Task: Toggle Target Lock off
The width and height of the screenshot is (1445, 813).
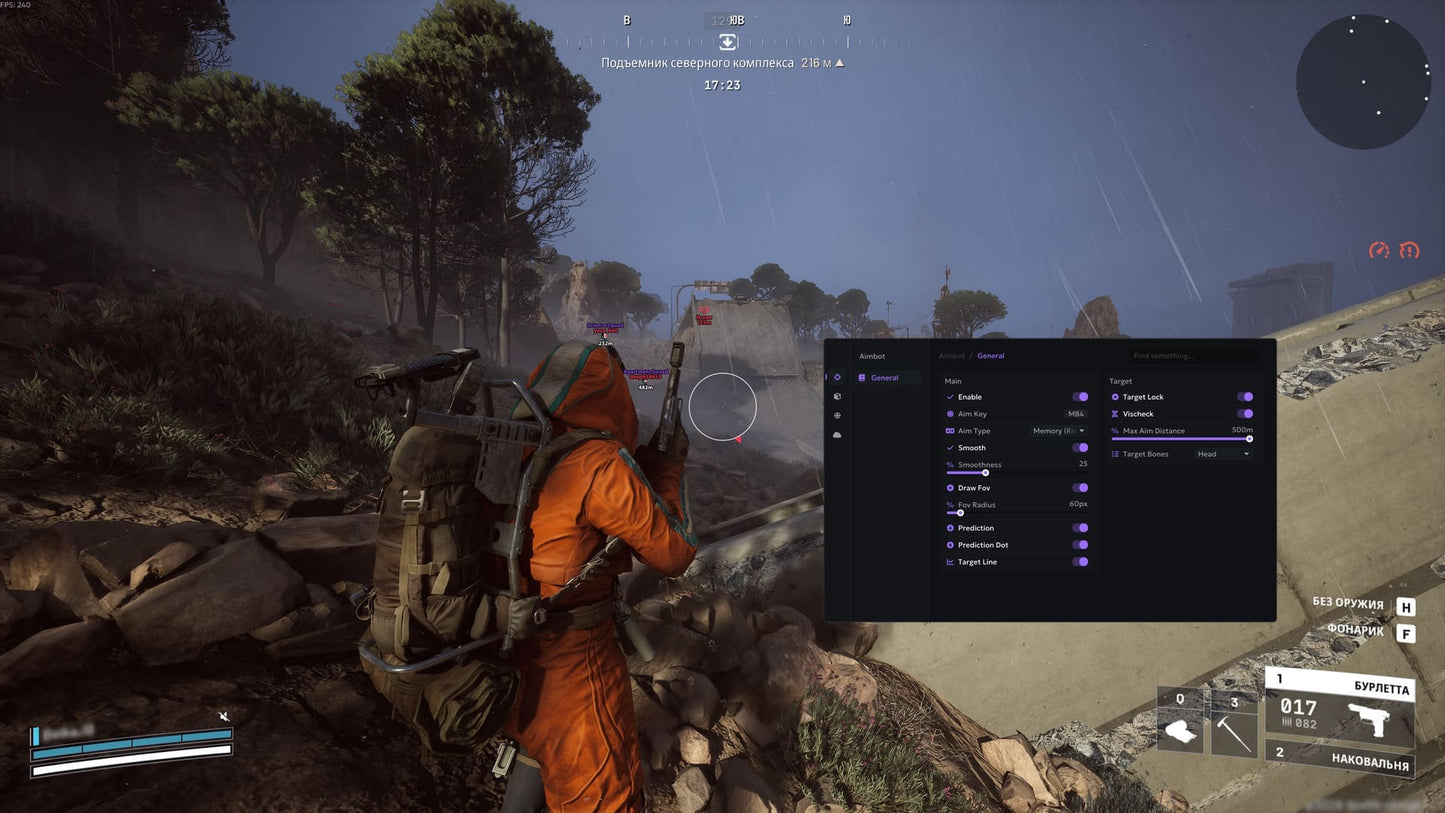Action: pos(1245,396)
